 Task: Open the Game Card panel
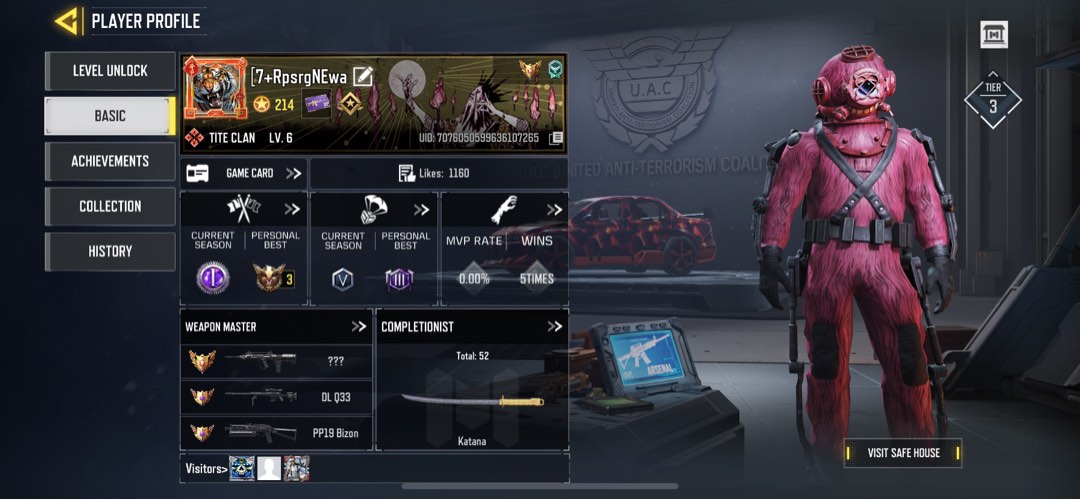point(244,173)
